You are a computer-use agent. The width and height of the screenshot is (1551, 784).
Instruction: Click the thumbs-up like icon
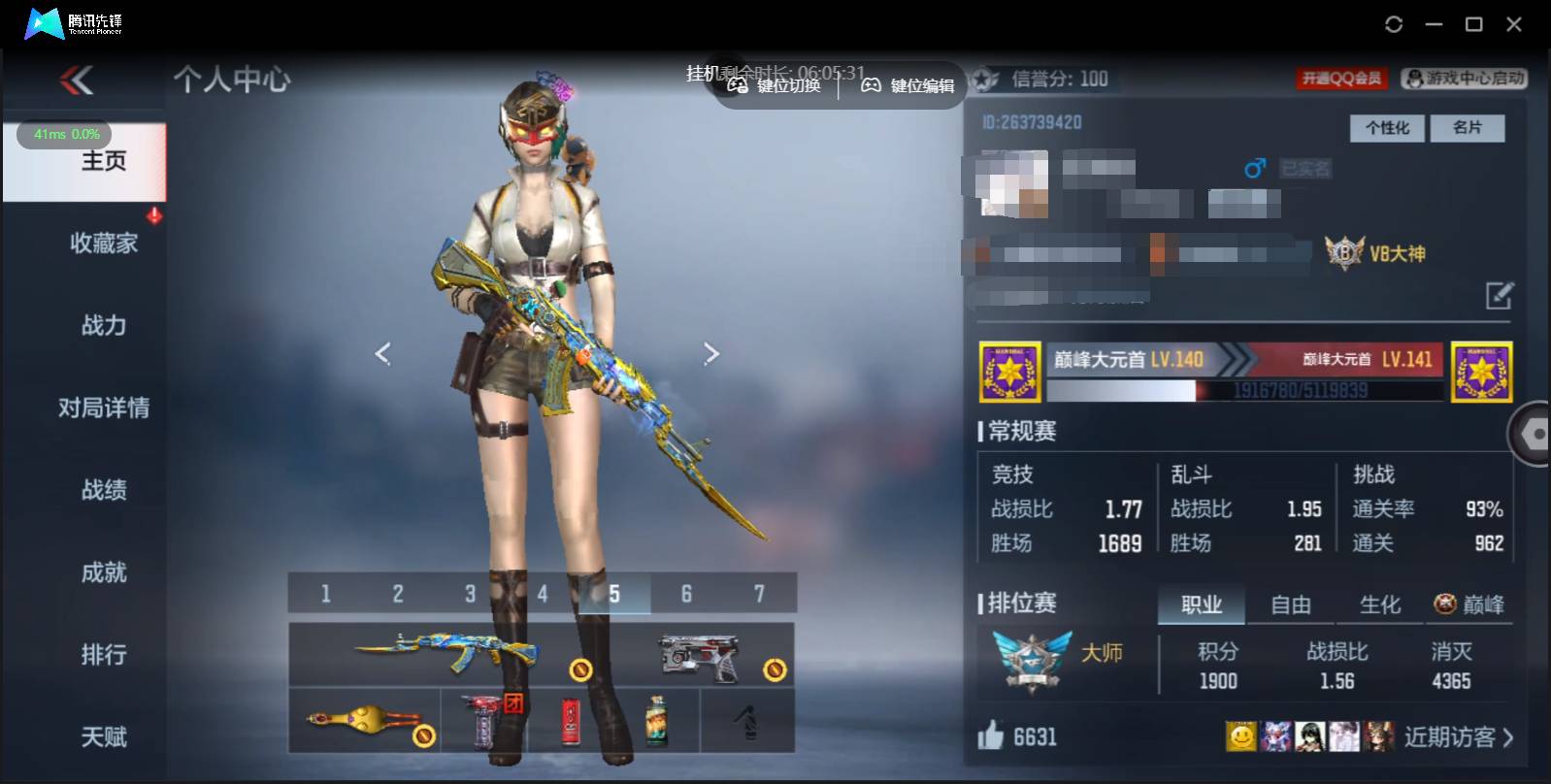click(x=991, y=736)
